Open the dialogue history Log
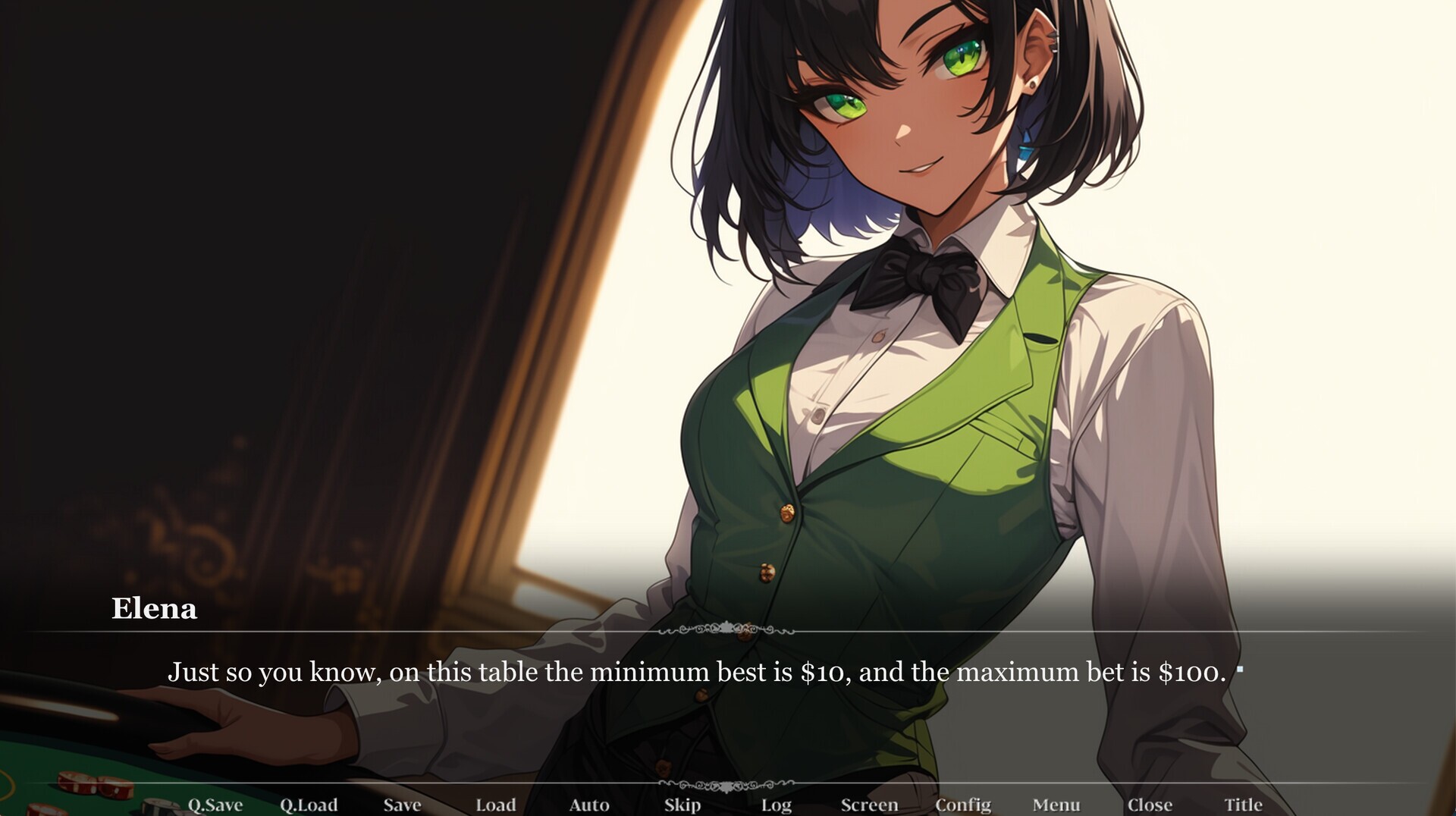1456x816 pixels. [776, 805]
